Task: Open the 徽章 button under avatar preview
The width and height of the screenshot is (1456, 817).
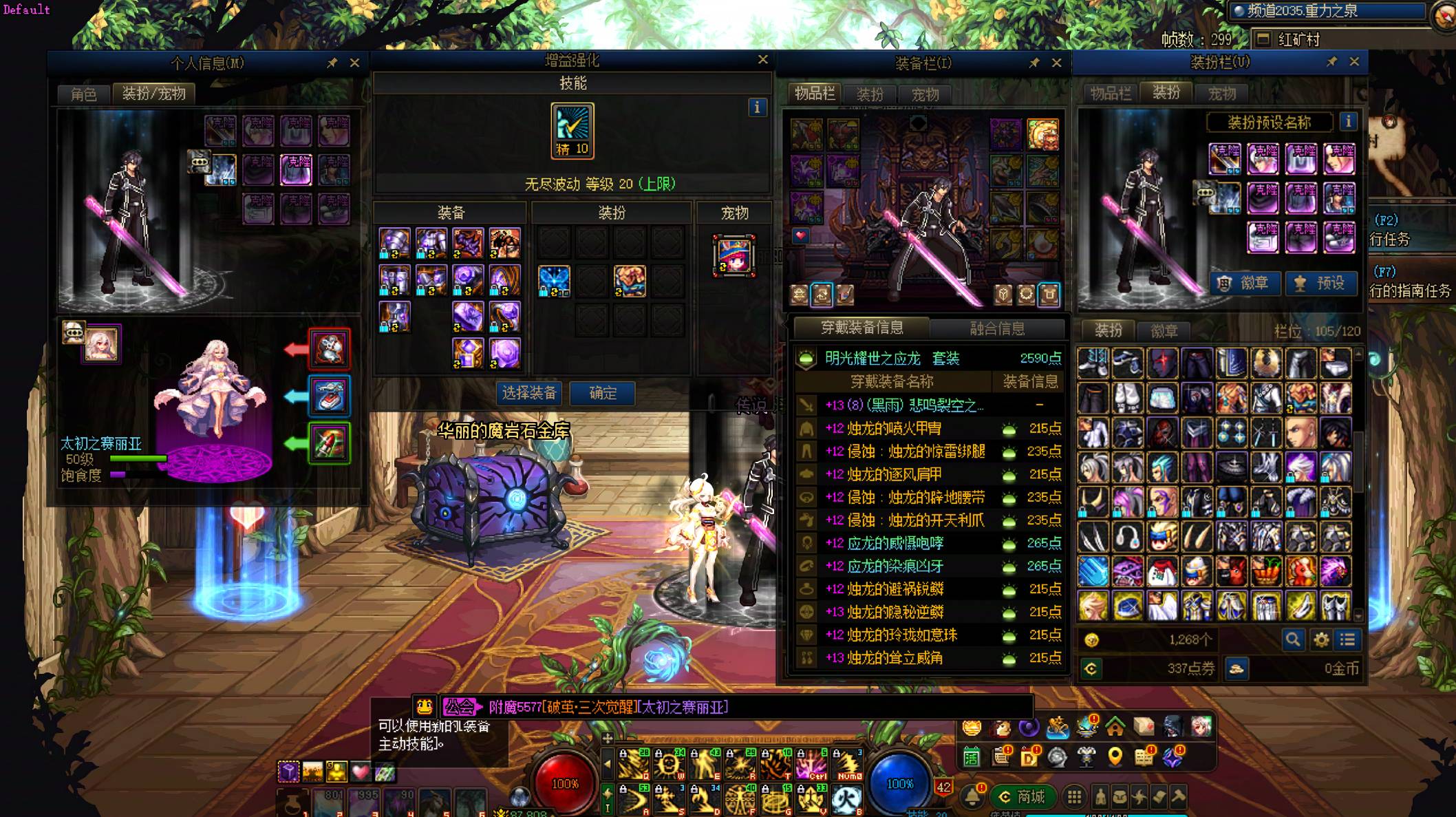Action: click(x=1245, y=283)
